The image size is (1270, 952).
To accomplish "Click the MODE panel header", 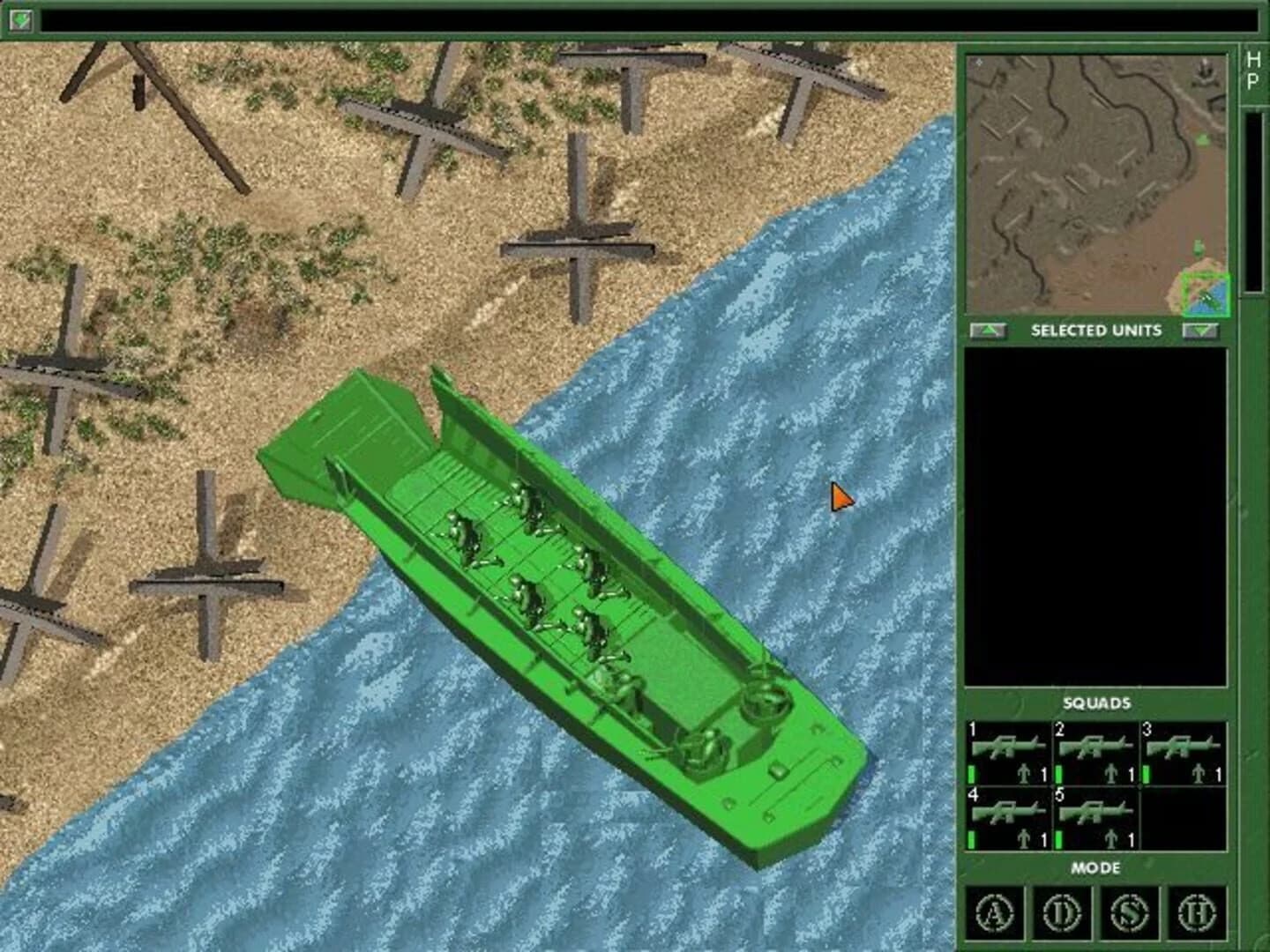I will tap(1096, 868).
